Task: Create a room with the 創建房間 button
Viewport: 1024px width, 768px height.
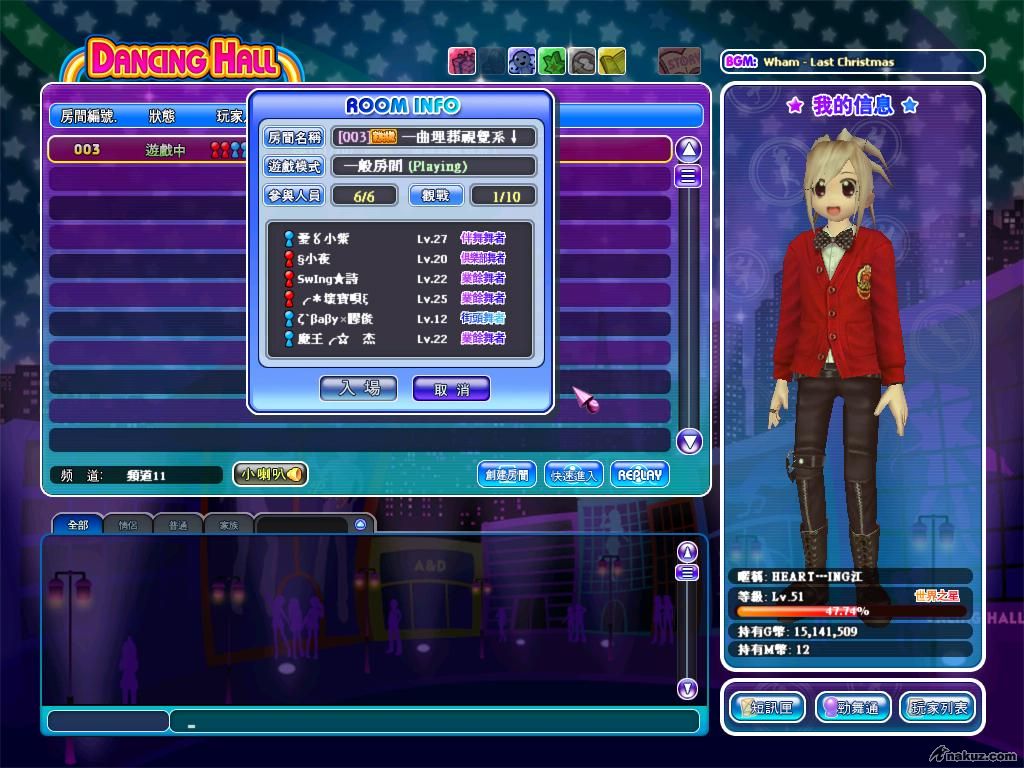Action: click(506, 474)
